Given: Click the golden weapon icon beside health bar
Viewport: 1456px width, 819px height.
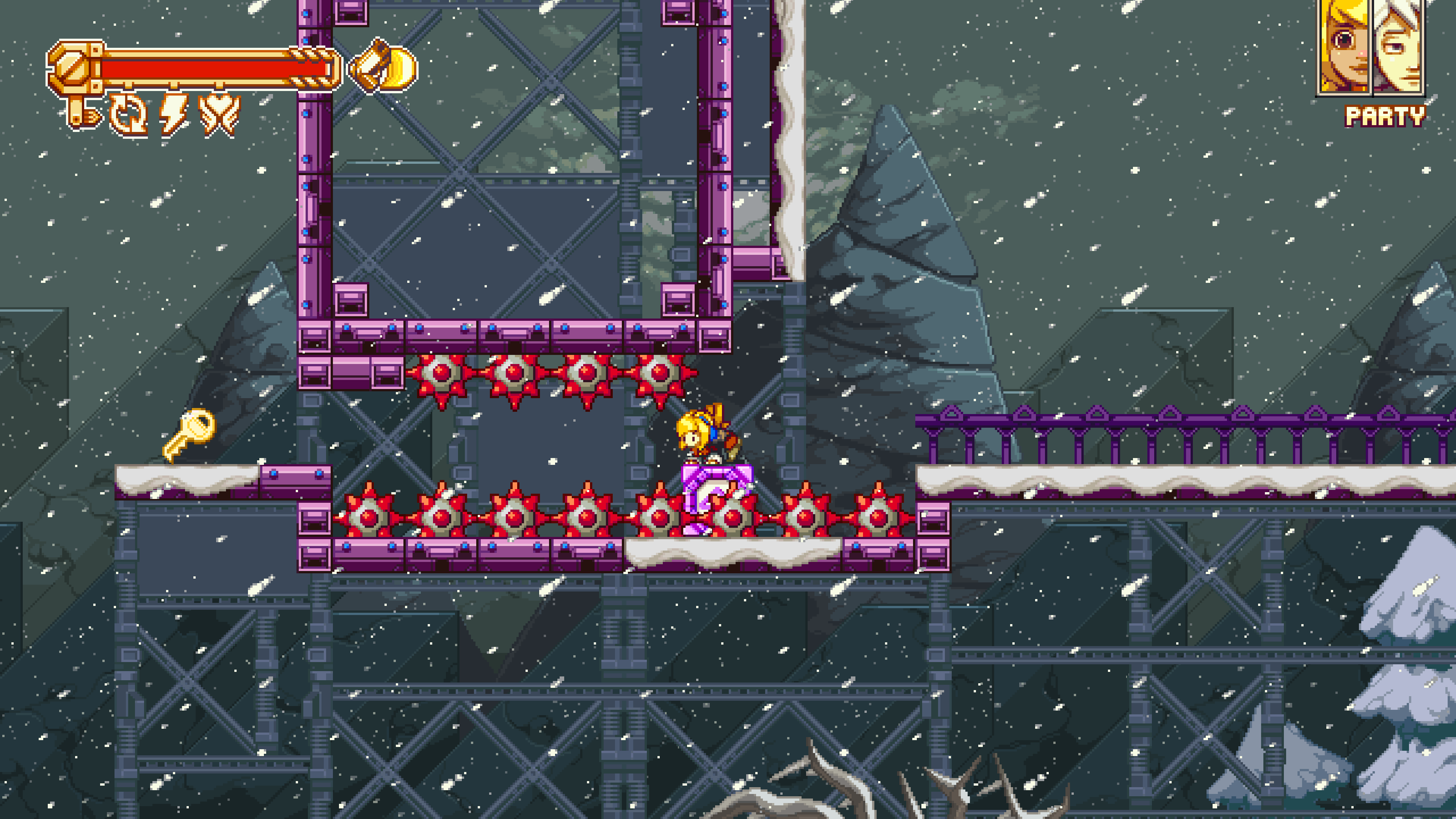Looking at the screenshot, I should (x=384, y=67).
